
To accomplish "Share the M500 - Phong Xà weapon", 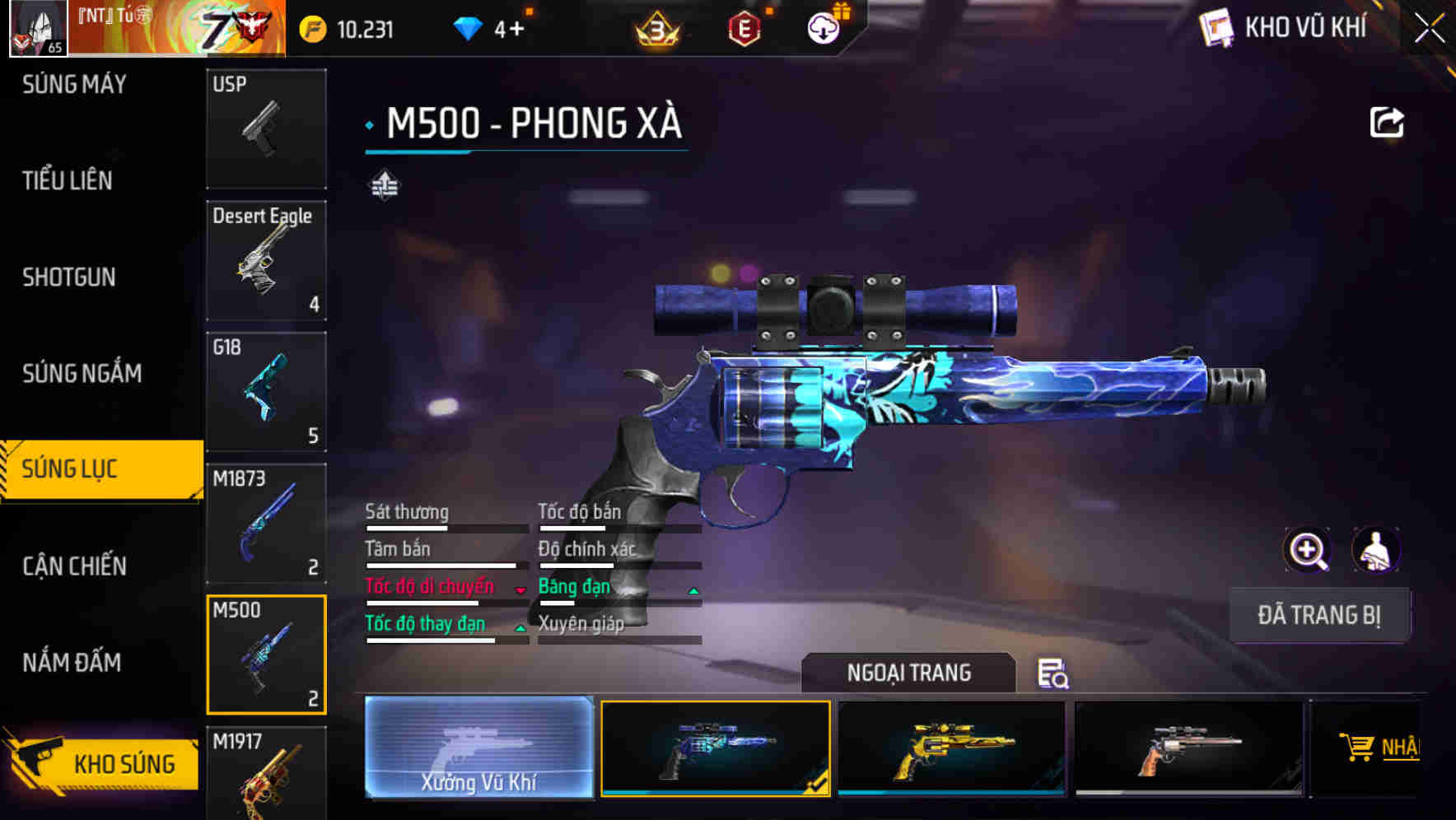I will [1388, 121].
